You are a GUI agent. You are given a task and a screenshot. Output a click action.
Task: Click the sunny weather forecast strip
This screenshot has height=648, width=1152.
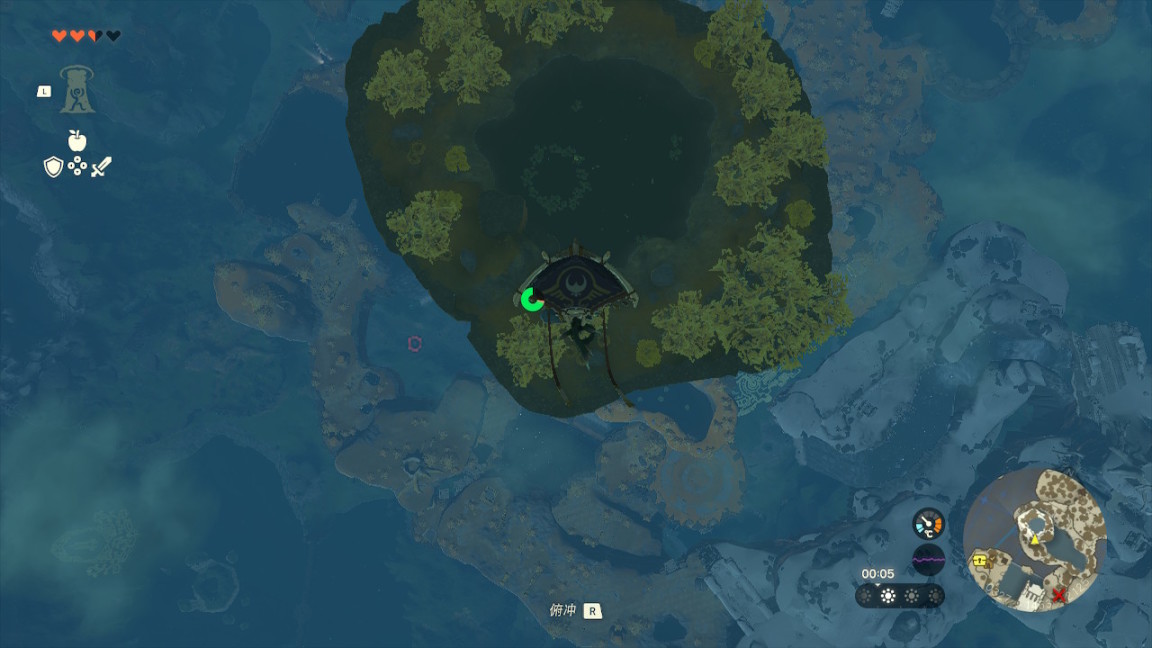pos(899,596)
